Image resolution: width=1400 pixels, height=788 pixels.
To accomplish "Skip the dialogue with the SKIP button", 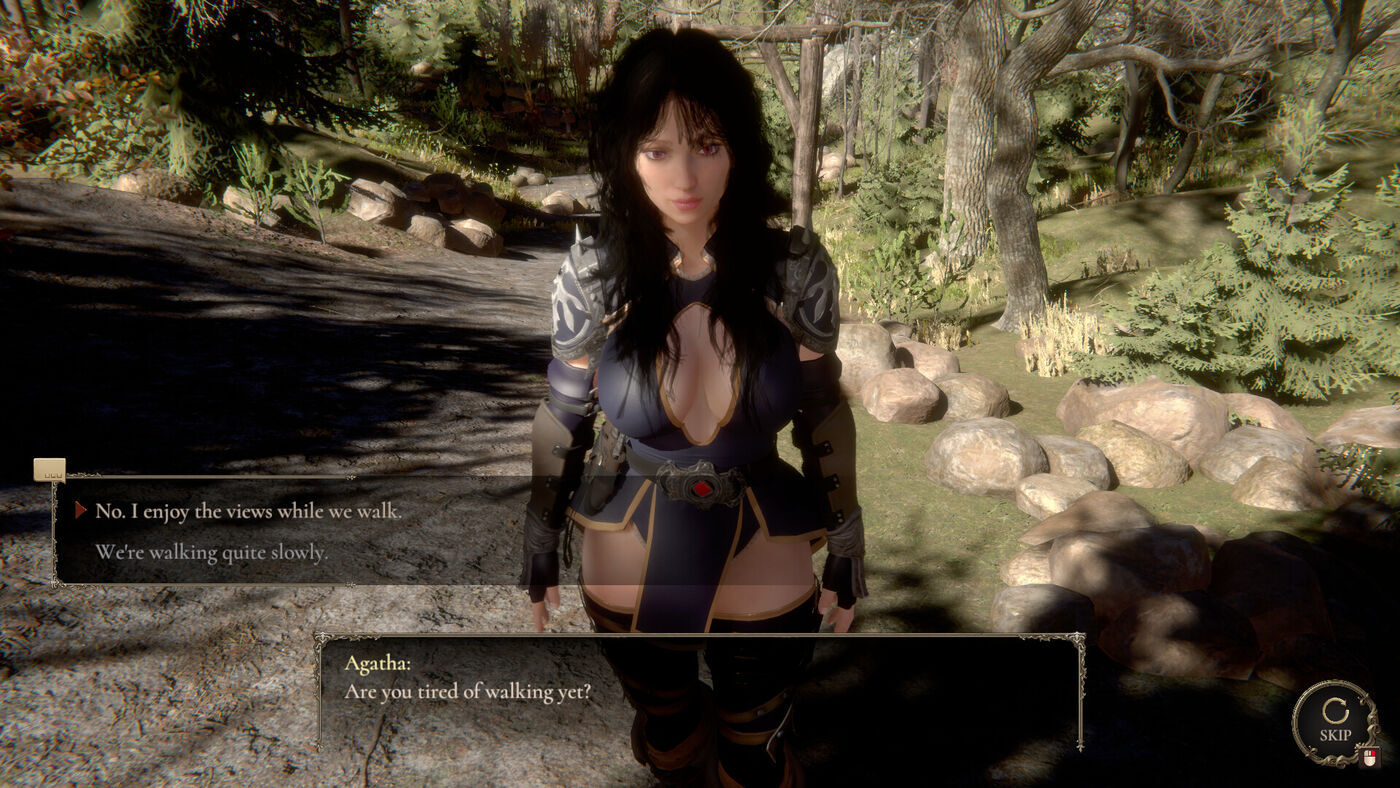I will tap(1334, 722).
